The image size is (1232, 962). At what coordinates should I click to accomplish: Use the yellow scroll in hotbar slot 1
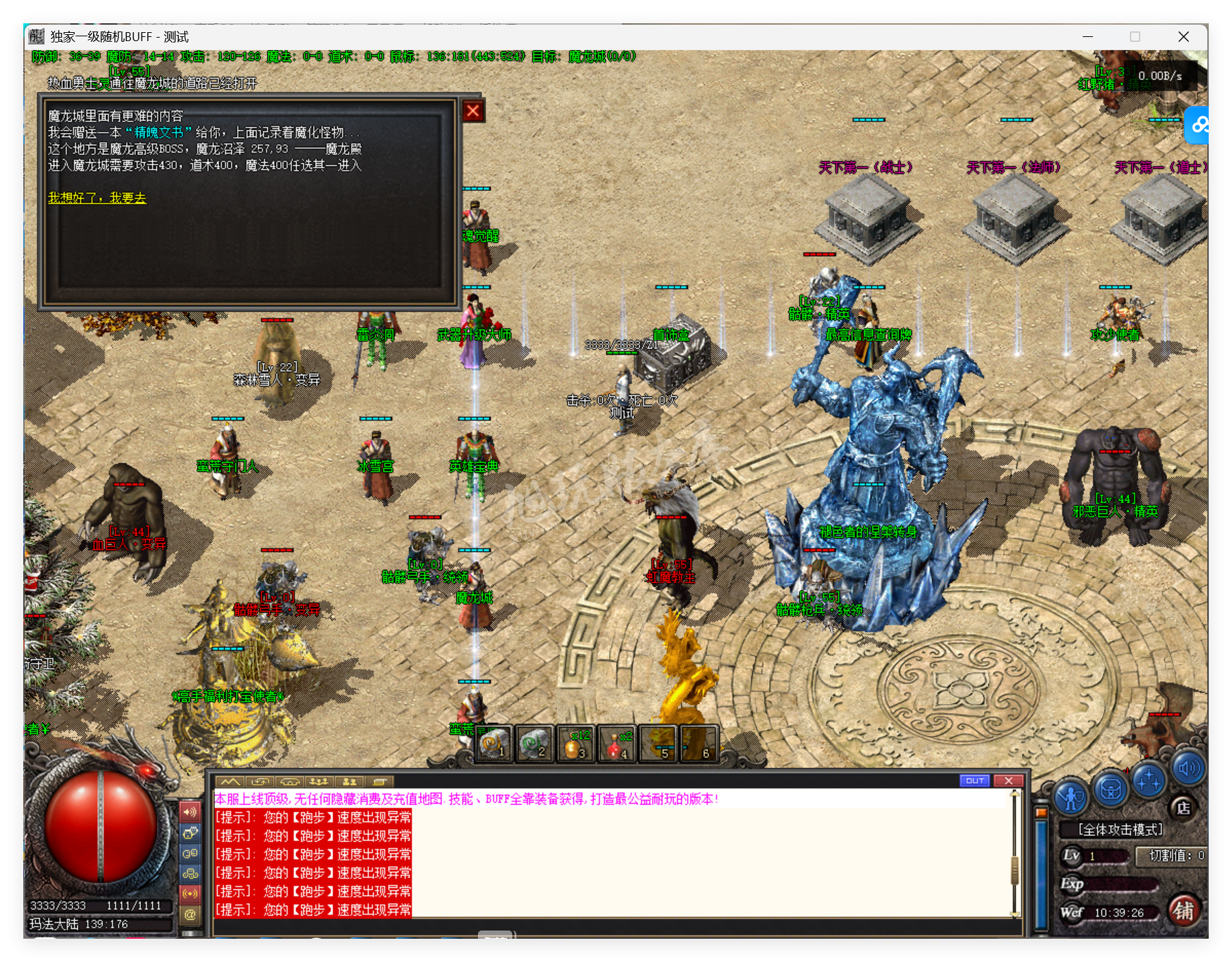[x=494, y=744]
